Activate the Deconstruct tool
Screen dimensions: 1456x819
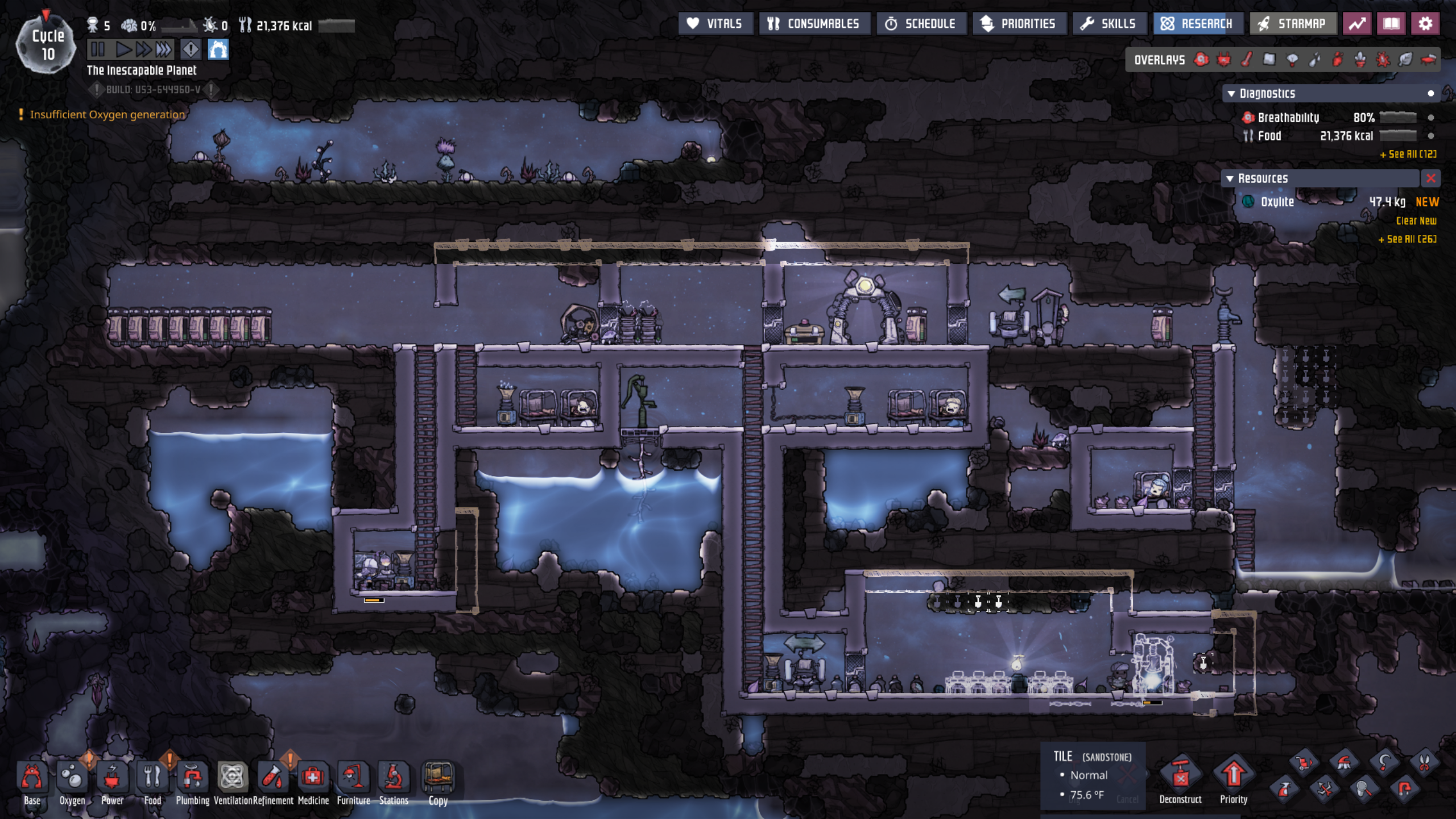pos(1180,779)
